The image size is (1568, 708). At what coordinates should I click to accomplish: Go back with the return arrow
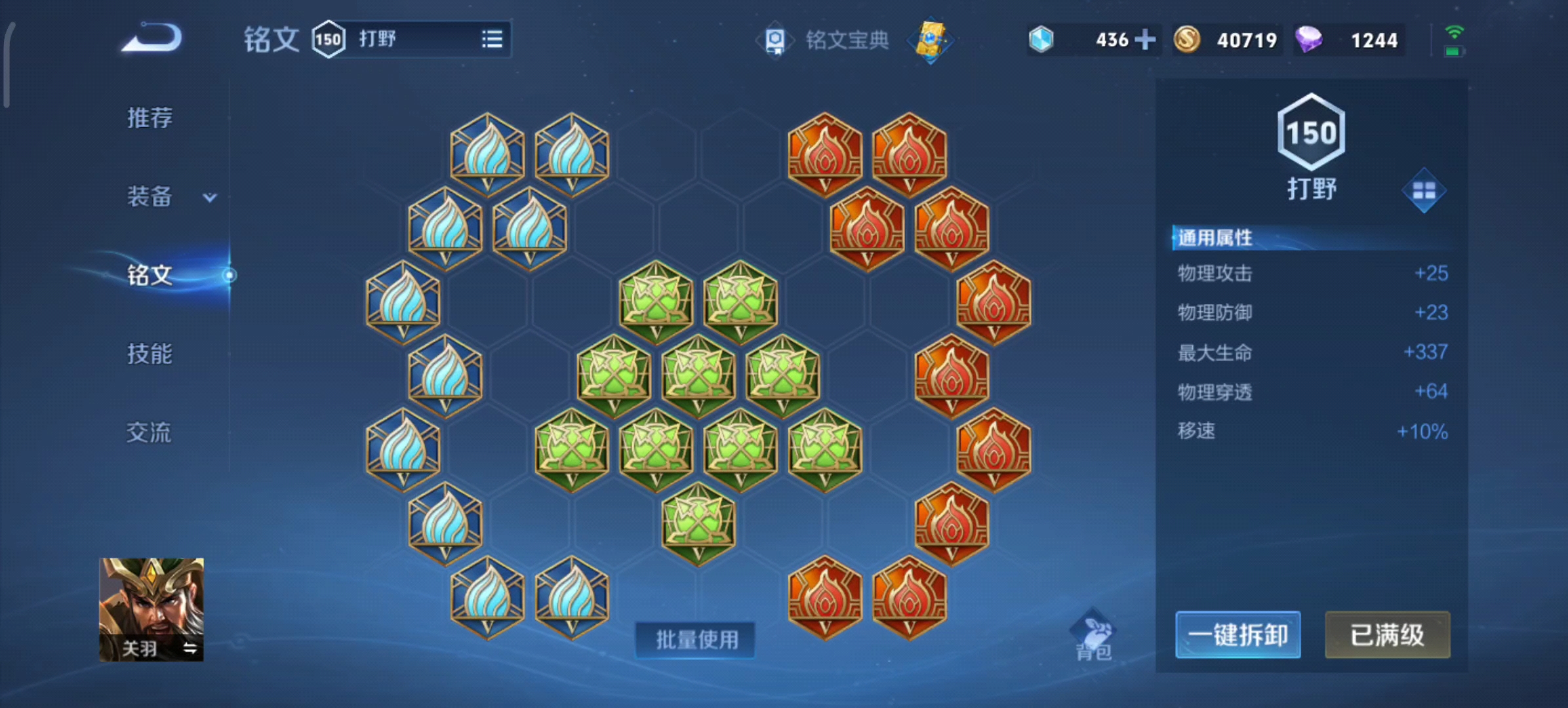152,38
